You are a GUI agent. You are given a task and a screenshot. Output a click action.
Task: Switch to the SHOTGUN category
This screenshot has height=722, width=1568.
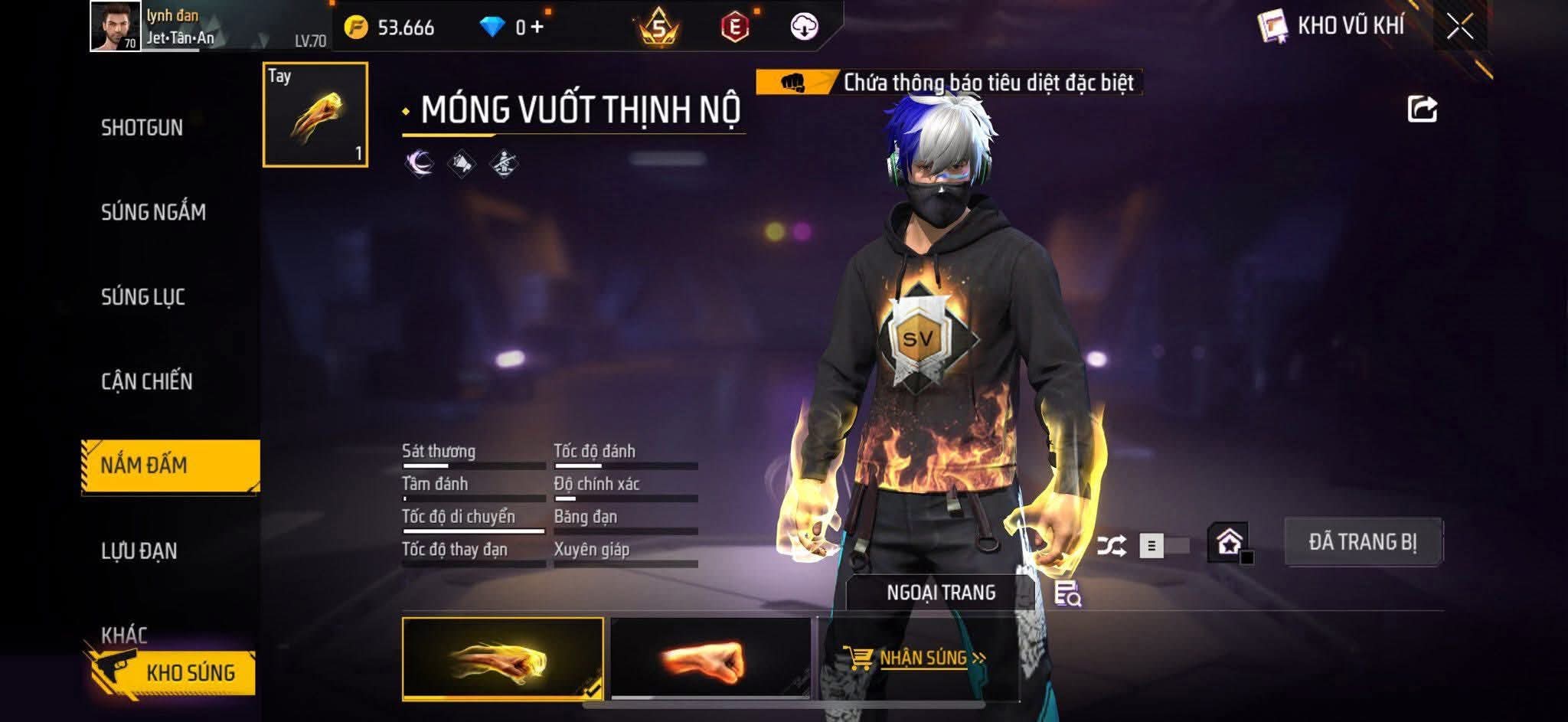pos(142,128)
